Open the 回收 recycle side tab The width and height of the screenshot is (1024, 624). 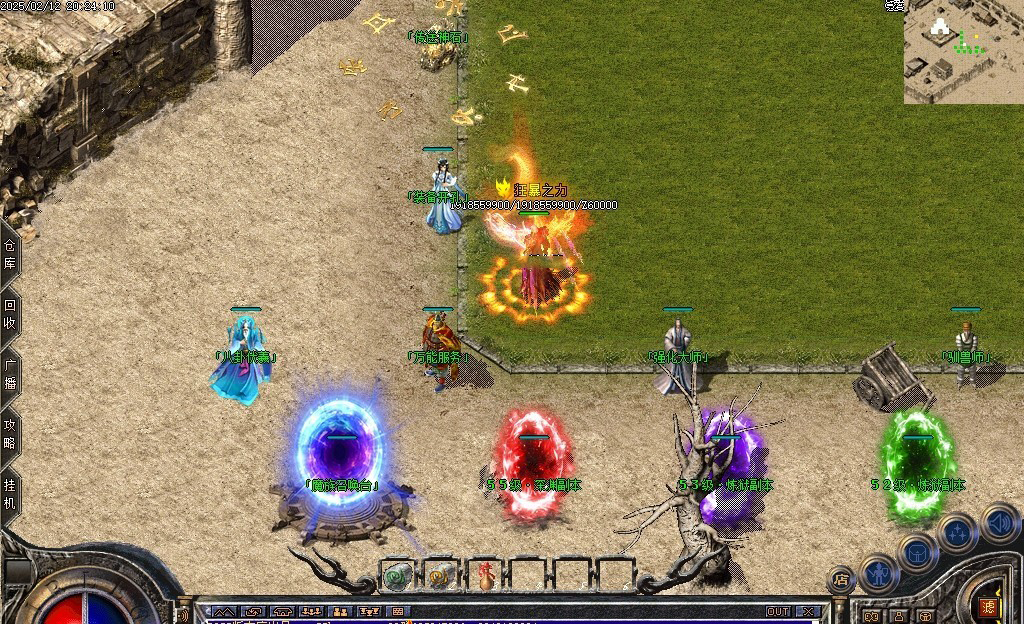(x=10, y=314)
